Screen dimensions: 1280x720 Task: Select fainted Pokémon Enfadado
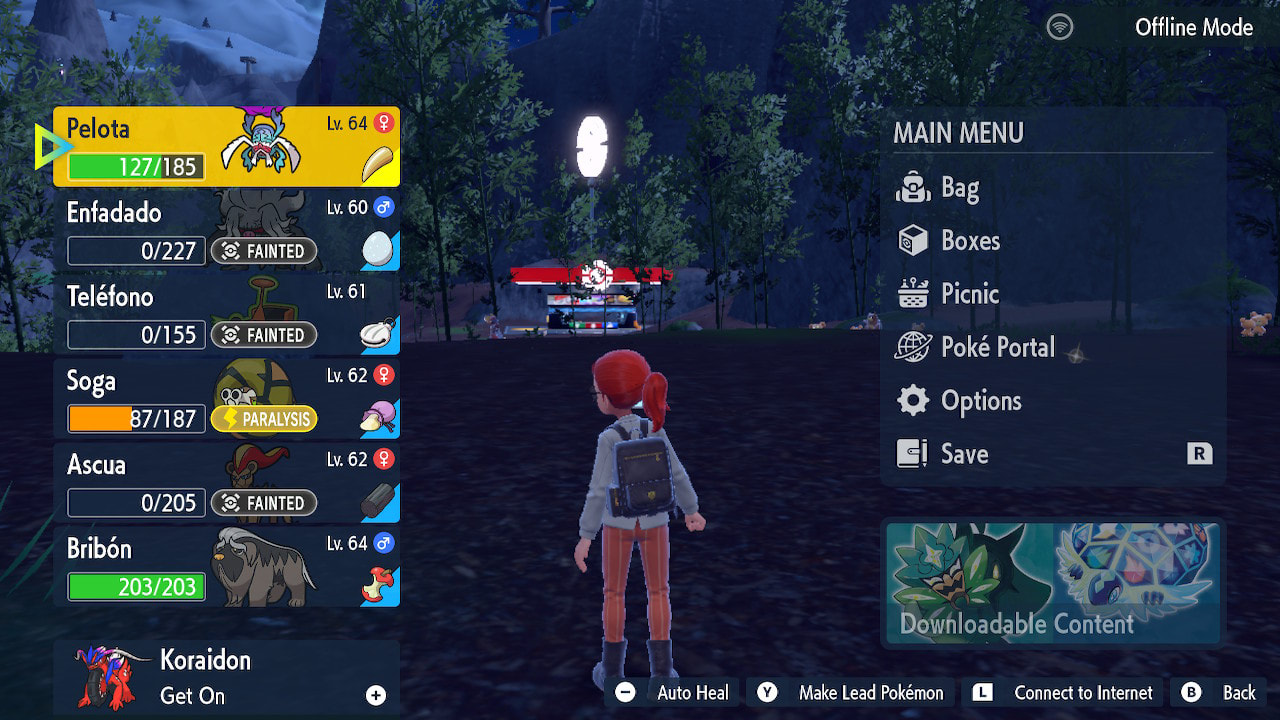pyautogui.click(x=226, y=231)
